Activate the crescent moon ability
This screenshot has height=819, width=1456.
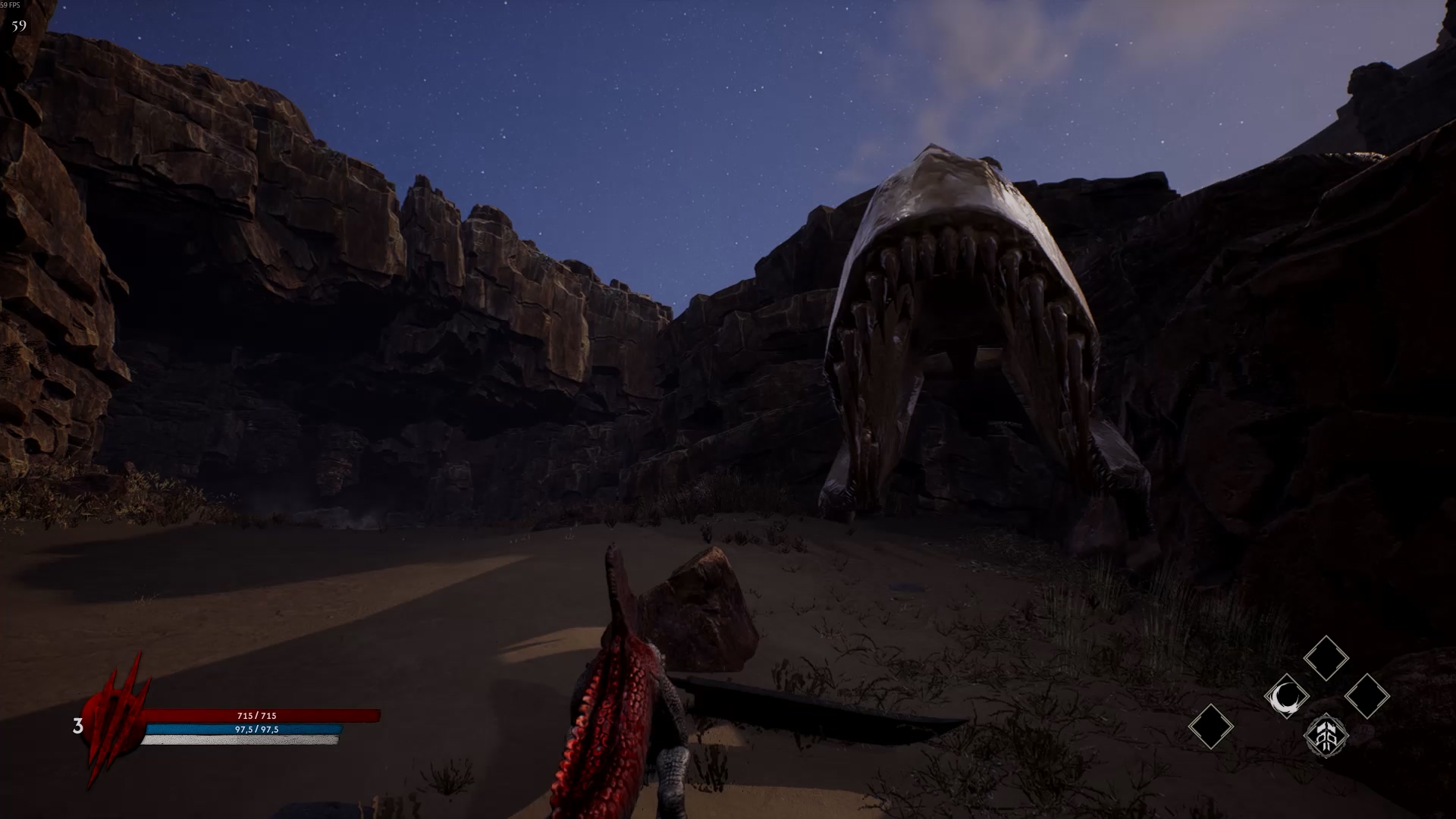(1286, 697)
